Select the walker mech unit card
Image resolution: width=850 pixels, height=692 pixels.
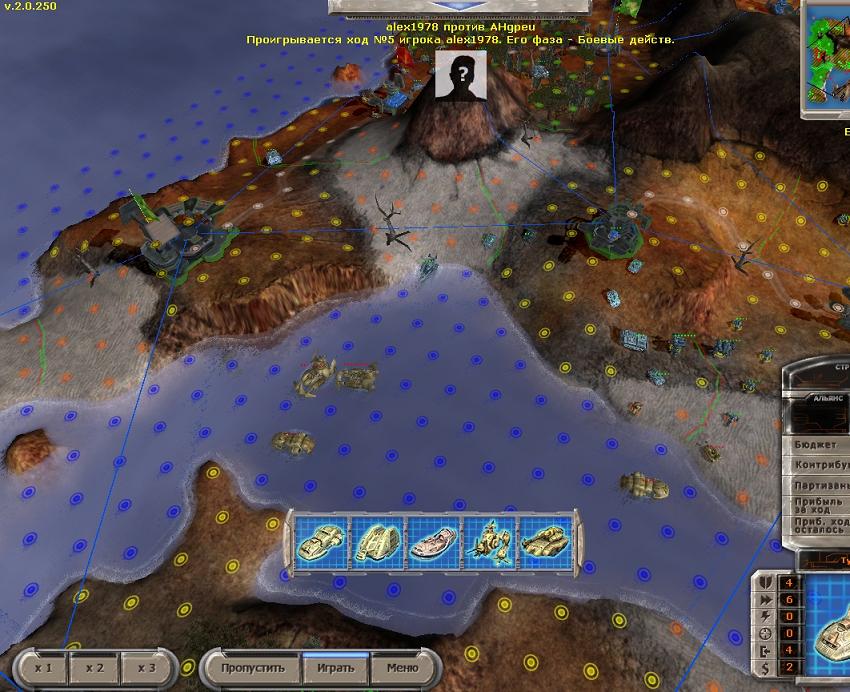(x=490, y=542)
